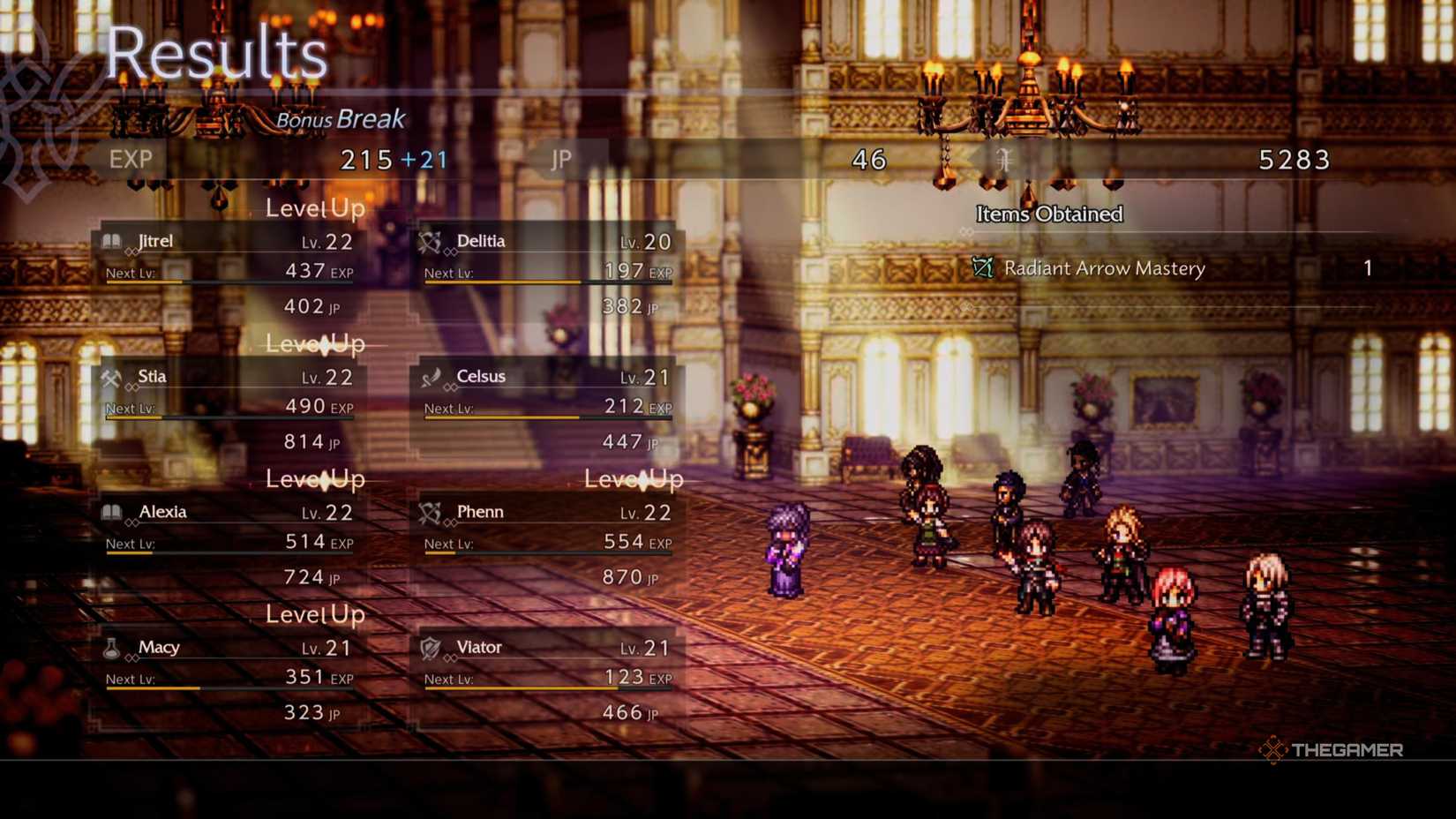Select the scholar book icon beside Jitrel

click(114, 241)
